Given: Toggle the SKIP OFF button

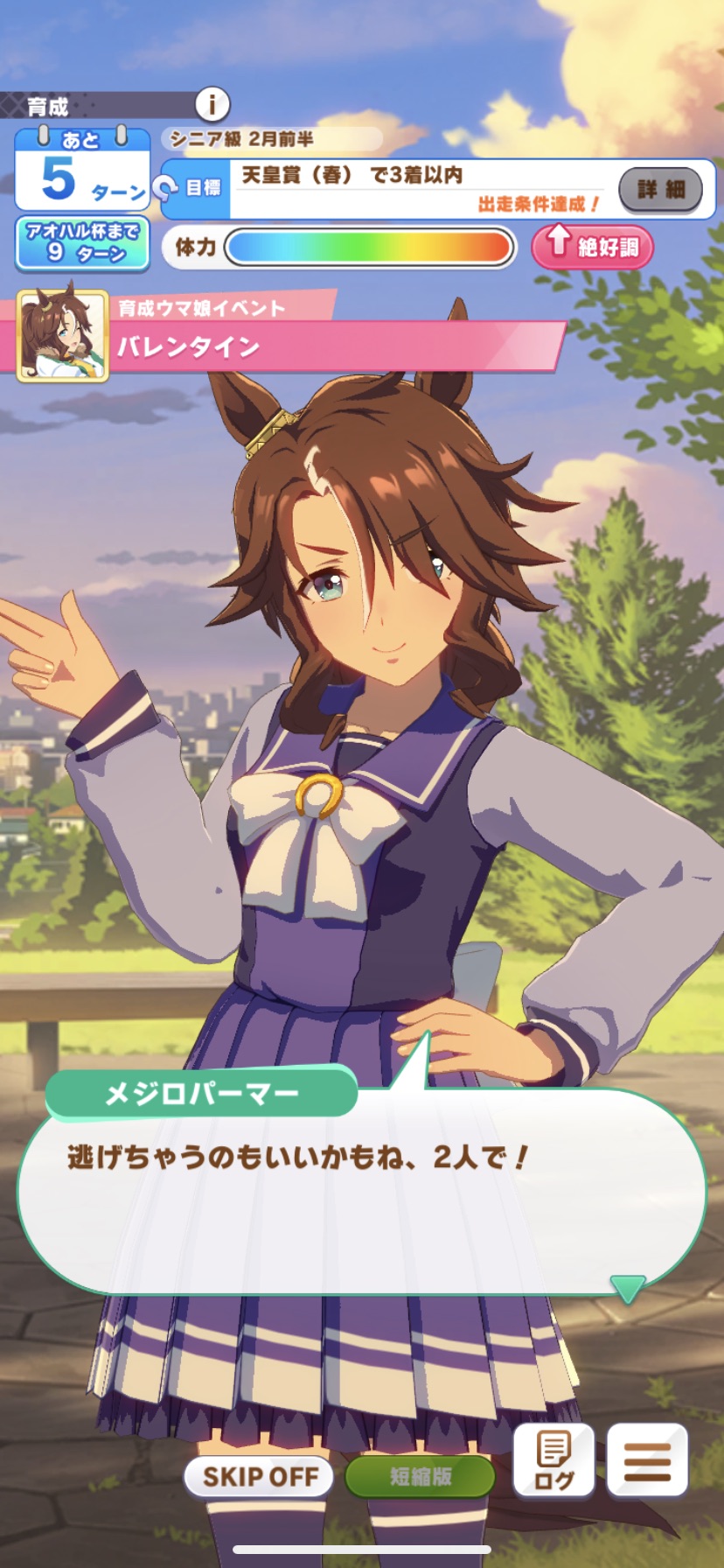Looking at the screenshot, I should [260, 1476].
